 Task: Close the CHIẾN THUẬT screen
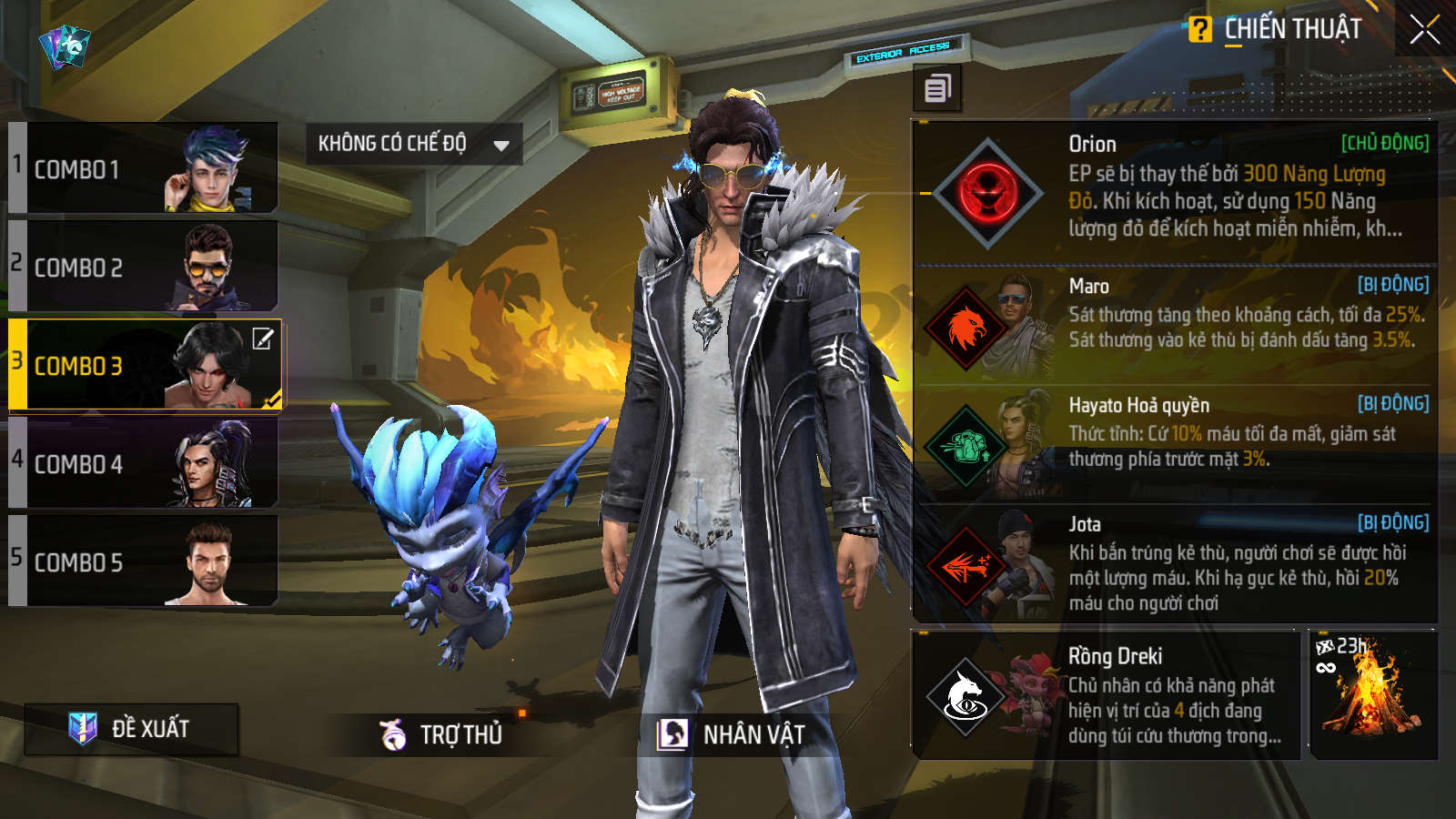point(1424,30)
